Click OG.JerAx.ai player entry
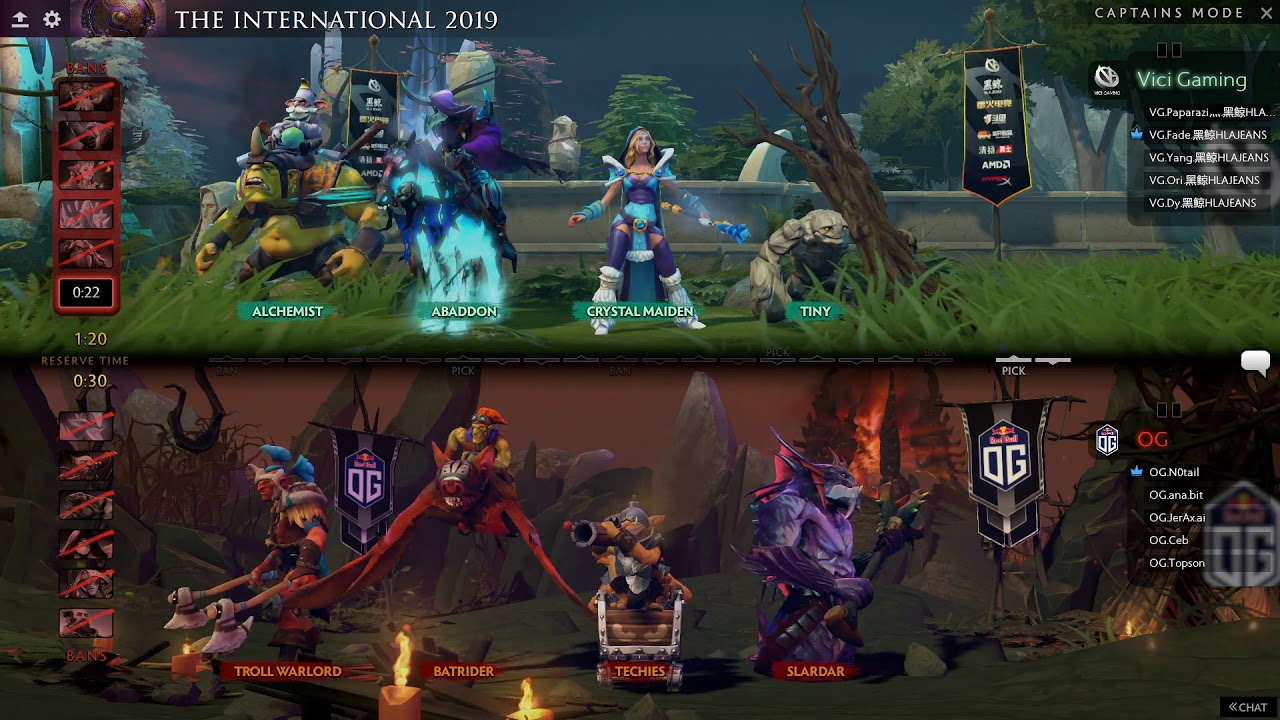The image size is (1280, 720). click(1177, 518)
